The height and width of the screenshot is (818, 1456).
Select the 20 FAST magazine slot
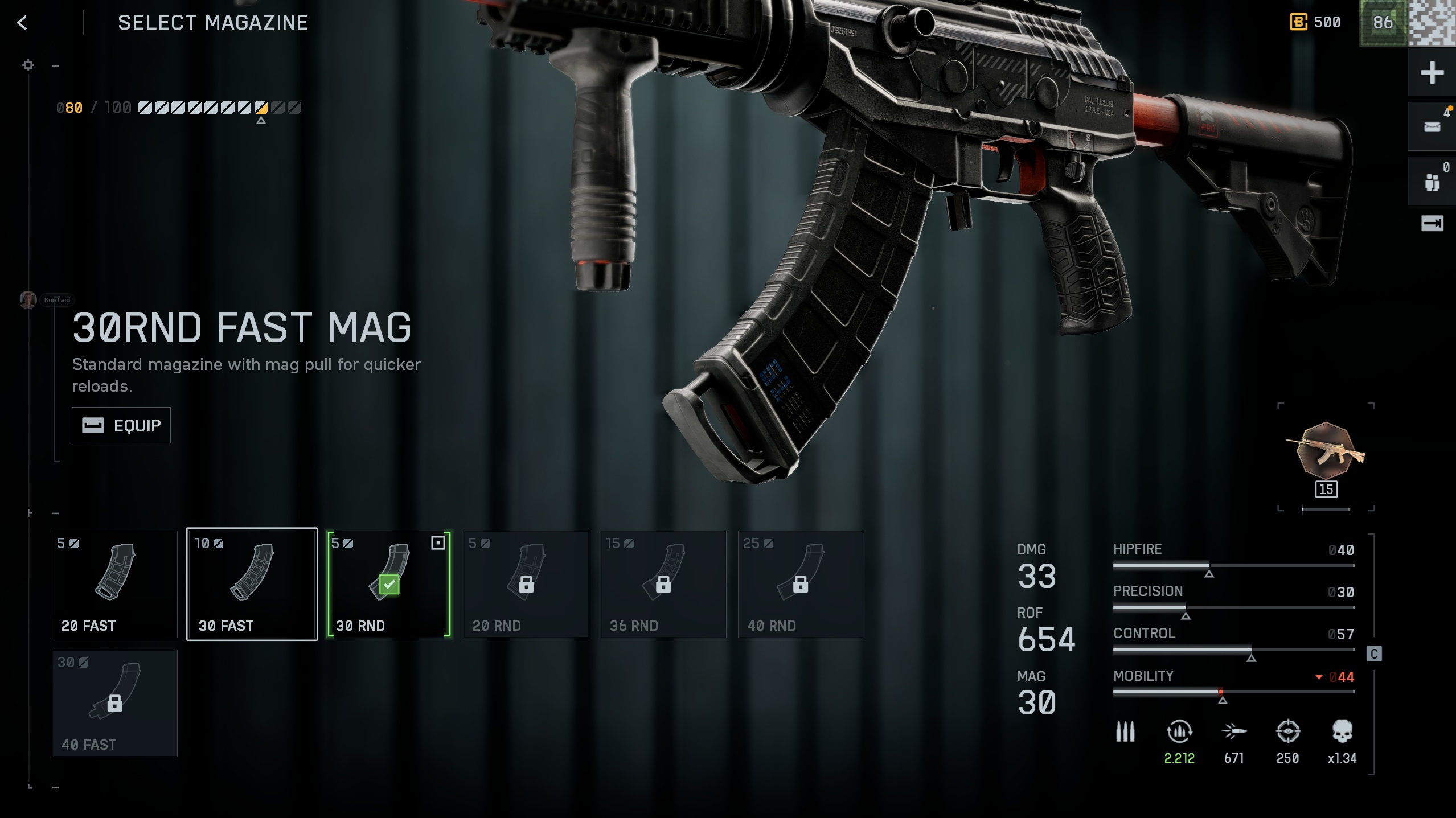(x=114, y=584)
